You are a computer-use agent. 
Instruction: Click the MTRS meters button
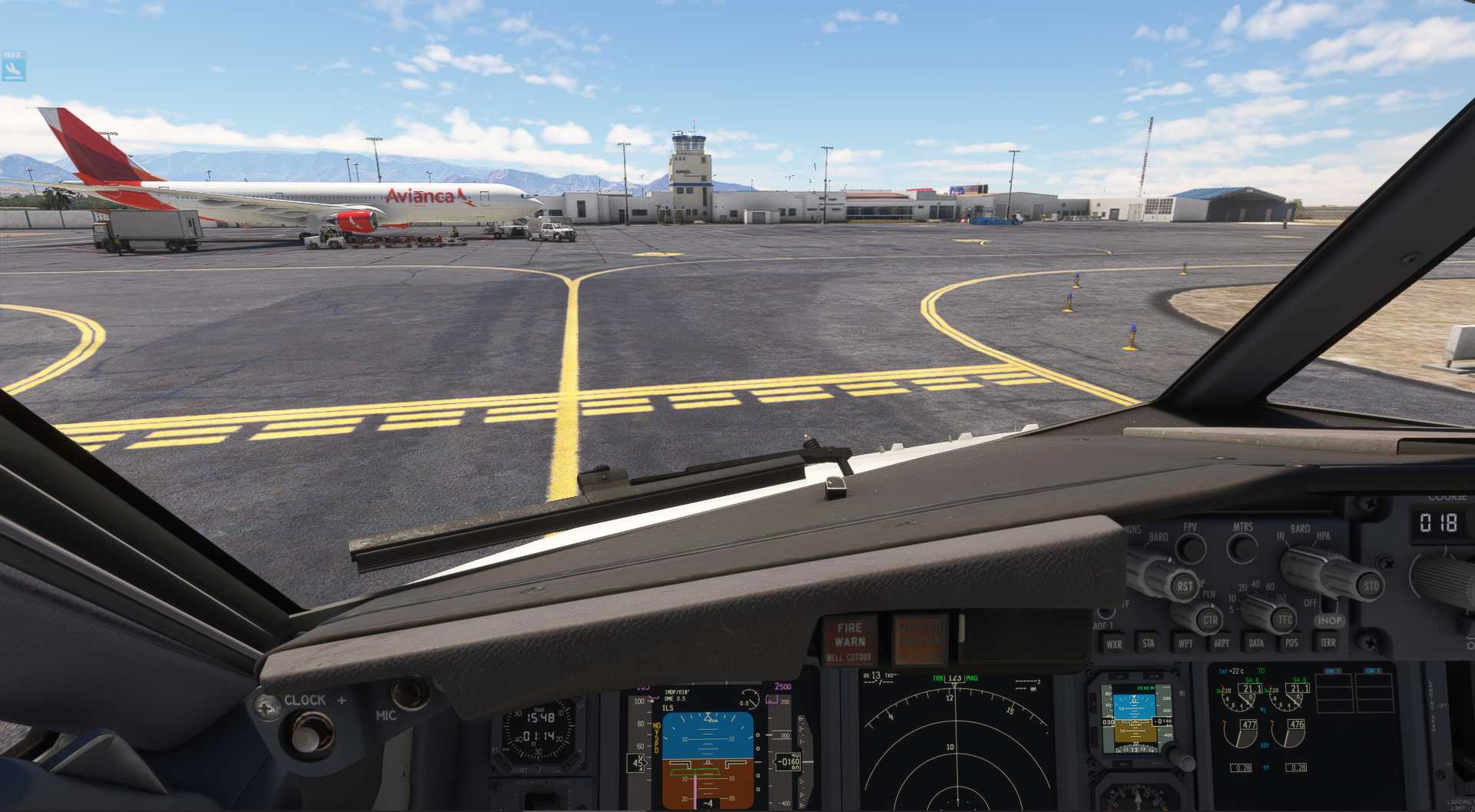click(1242, 548)
